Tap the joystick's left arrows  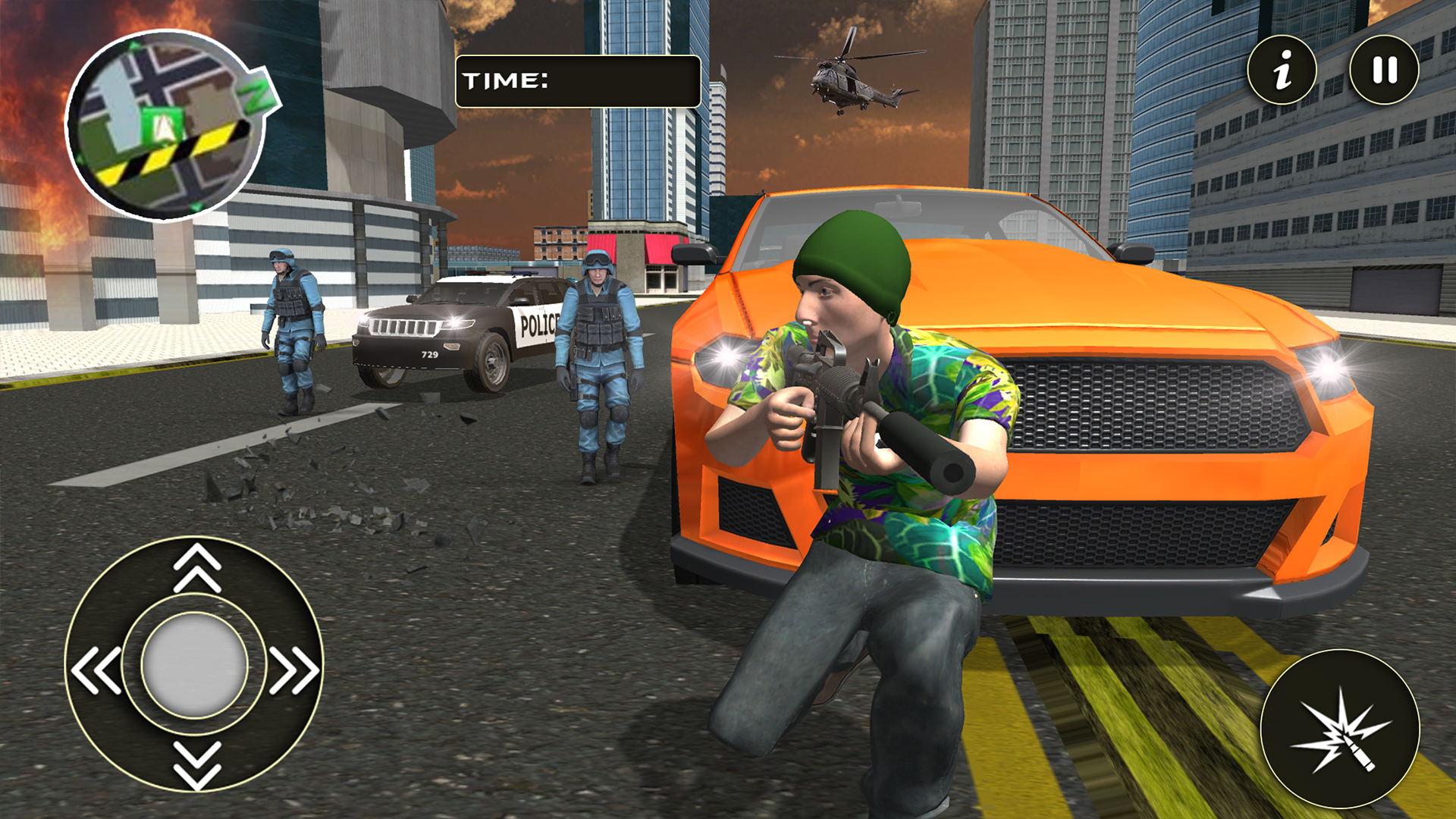96,670
